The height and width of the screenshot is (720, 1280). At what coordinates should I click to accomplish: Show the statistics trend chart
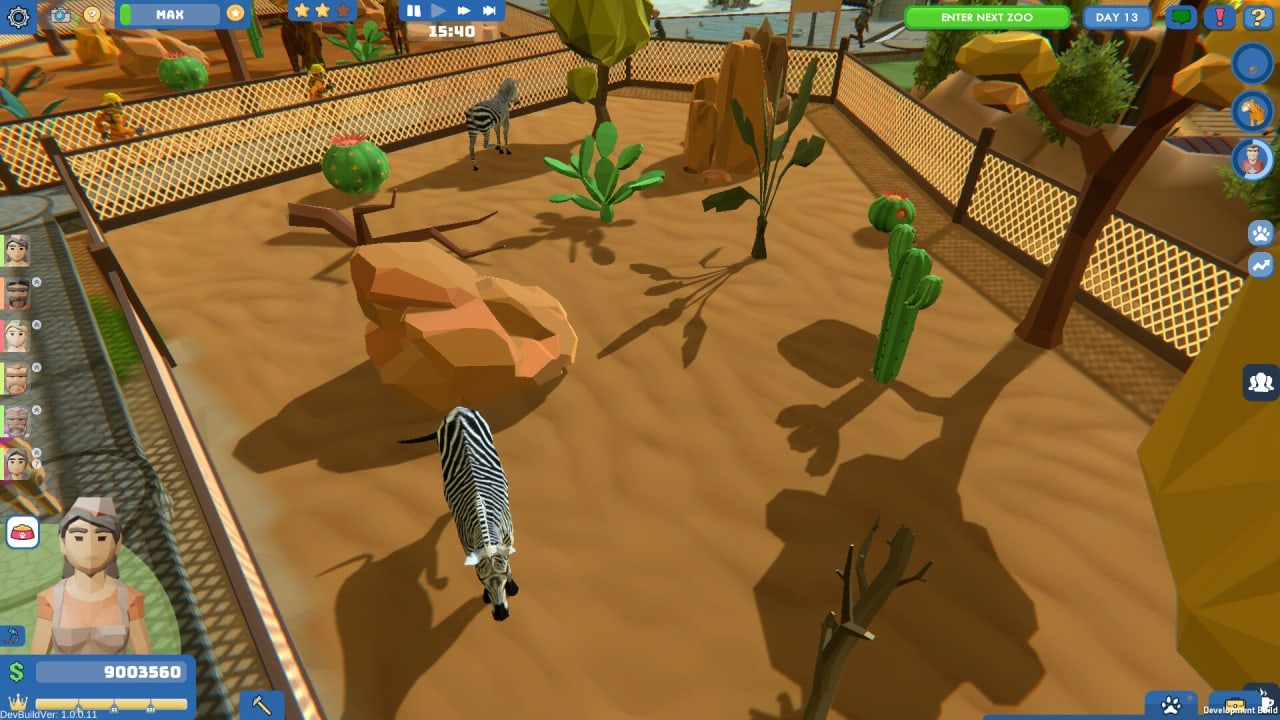tap(1260, 265)
